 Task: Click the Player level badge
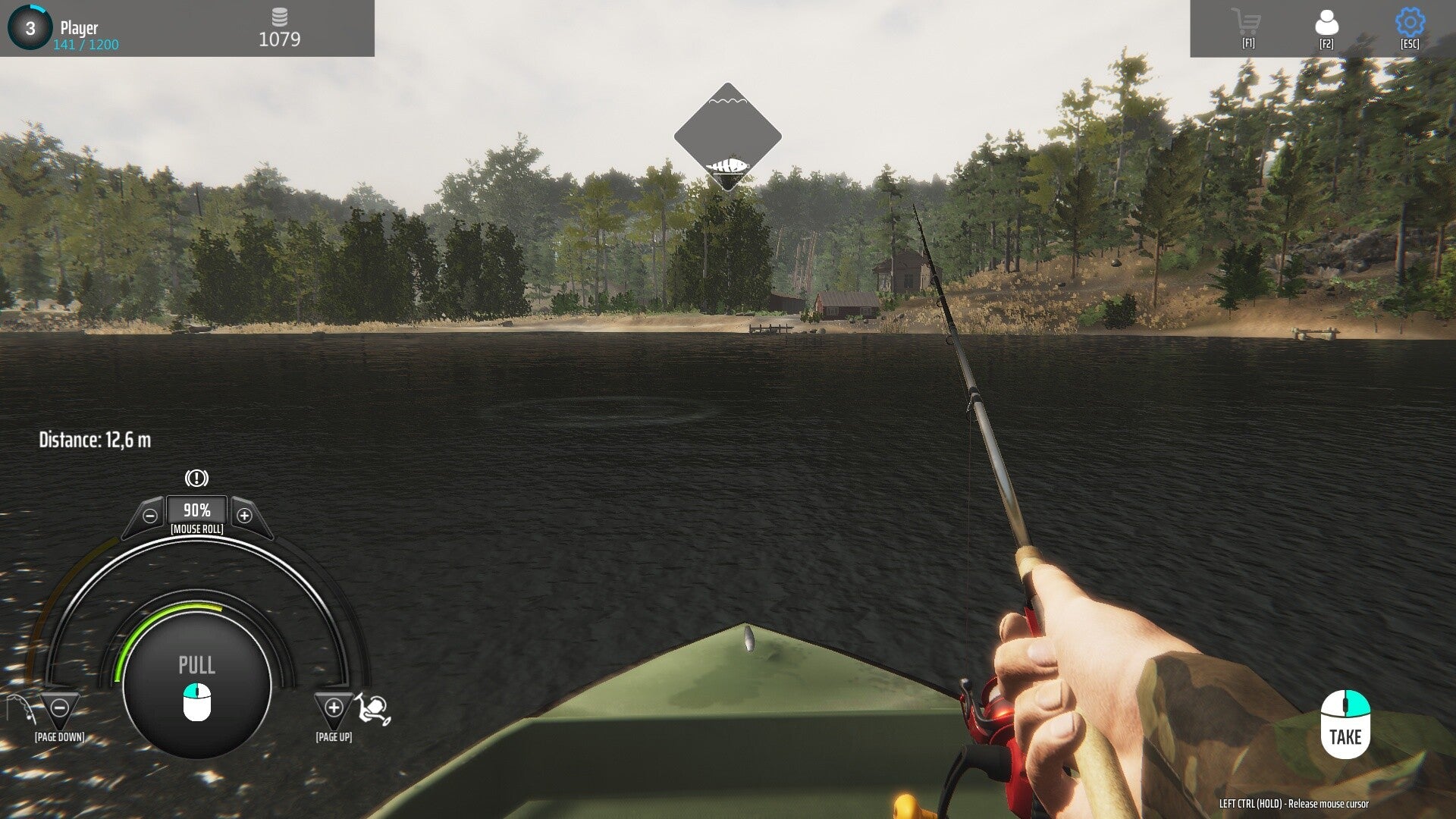30,28
